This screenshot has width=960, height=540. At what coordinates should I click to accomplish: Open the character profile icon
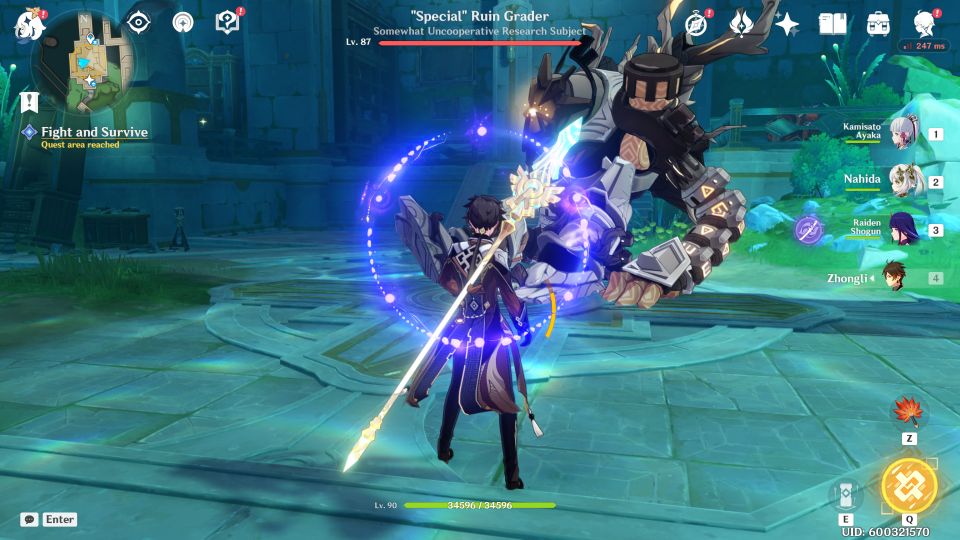(x=924, y=24)
